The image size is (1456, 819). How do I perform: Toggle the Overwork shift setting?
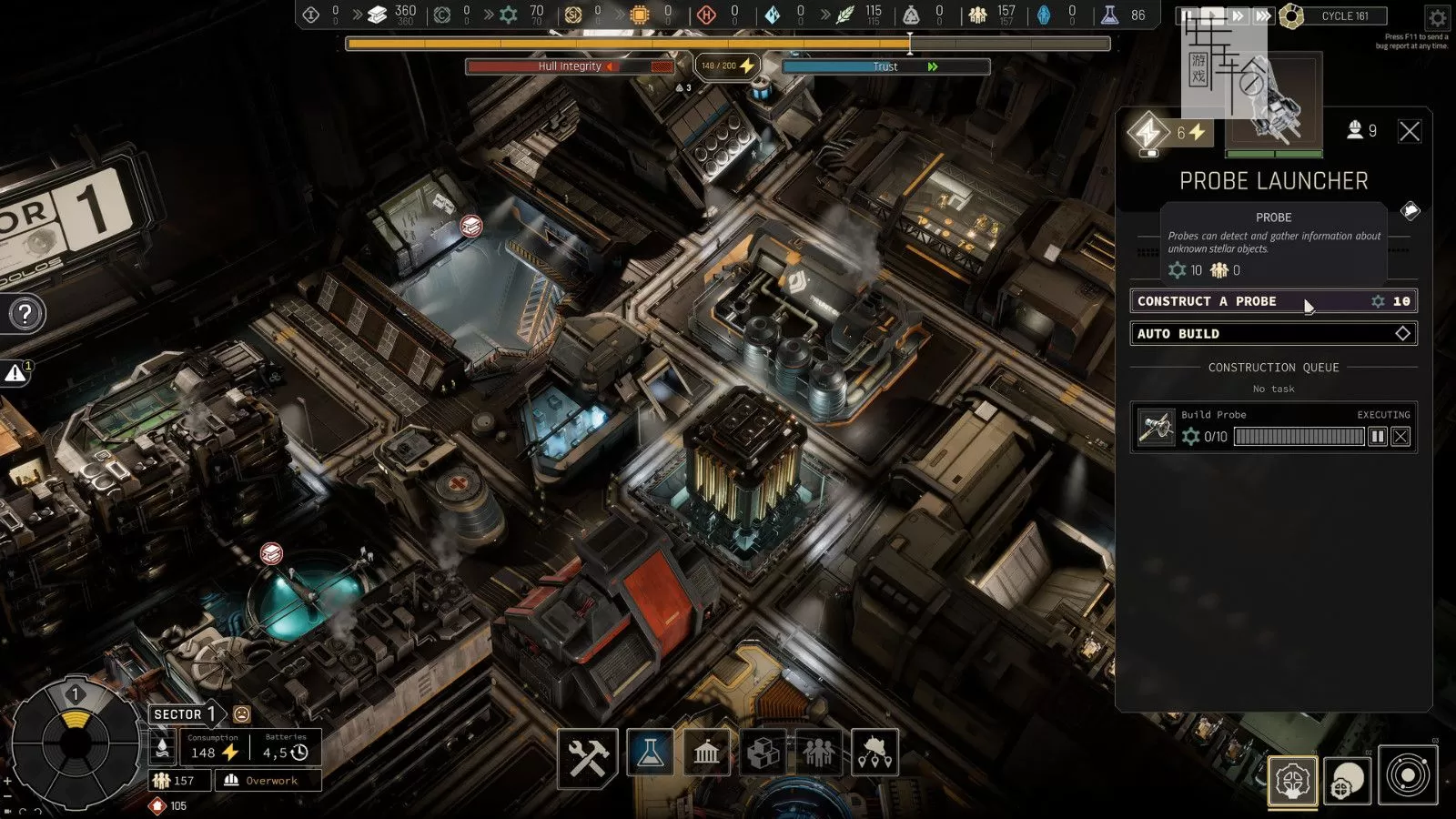pyautogui.click(x=268, y=780)
